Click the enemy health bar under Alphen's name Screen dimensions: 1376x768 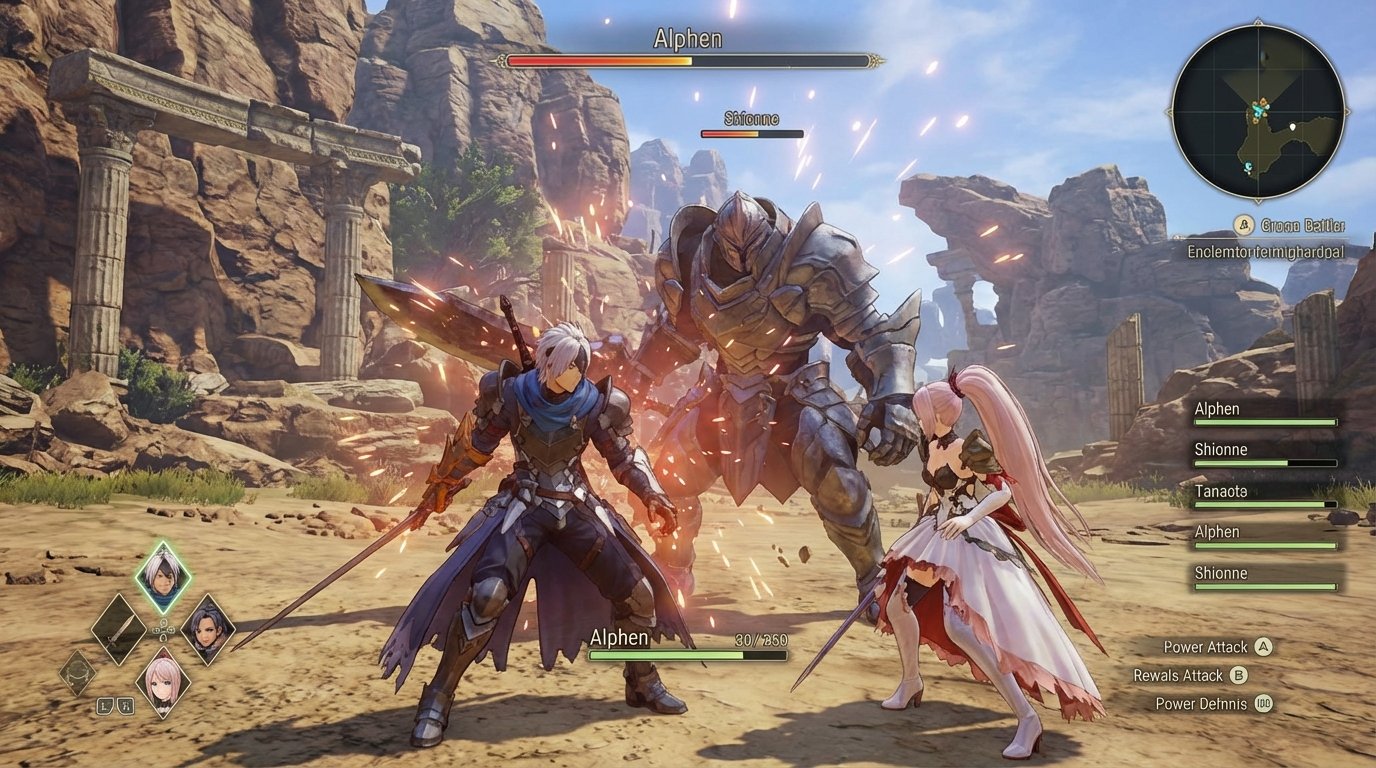click(690, 60)
